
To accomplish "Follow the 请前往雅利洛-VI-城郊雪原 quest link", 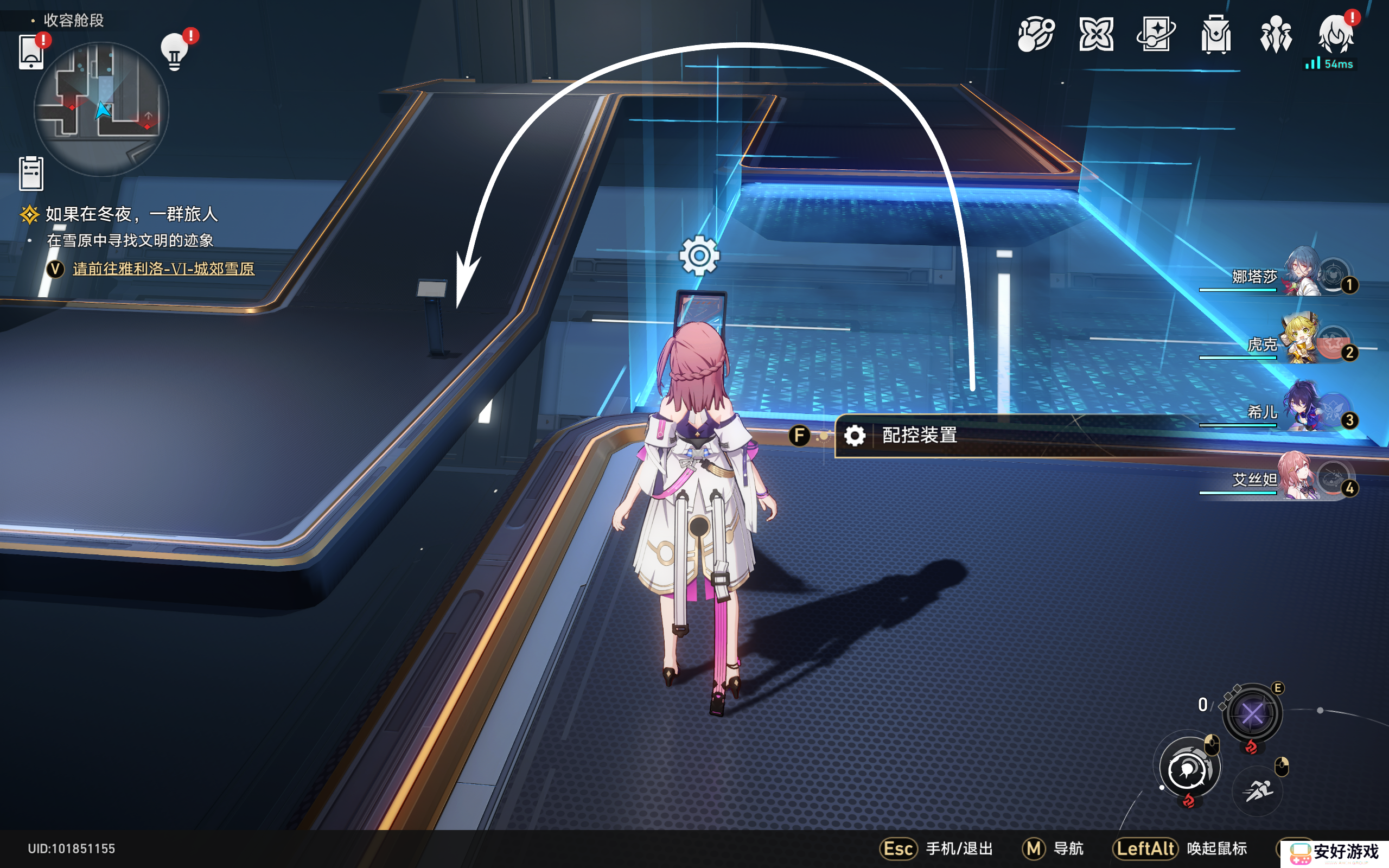I will (163, 269).
